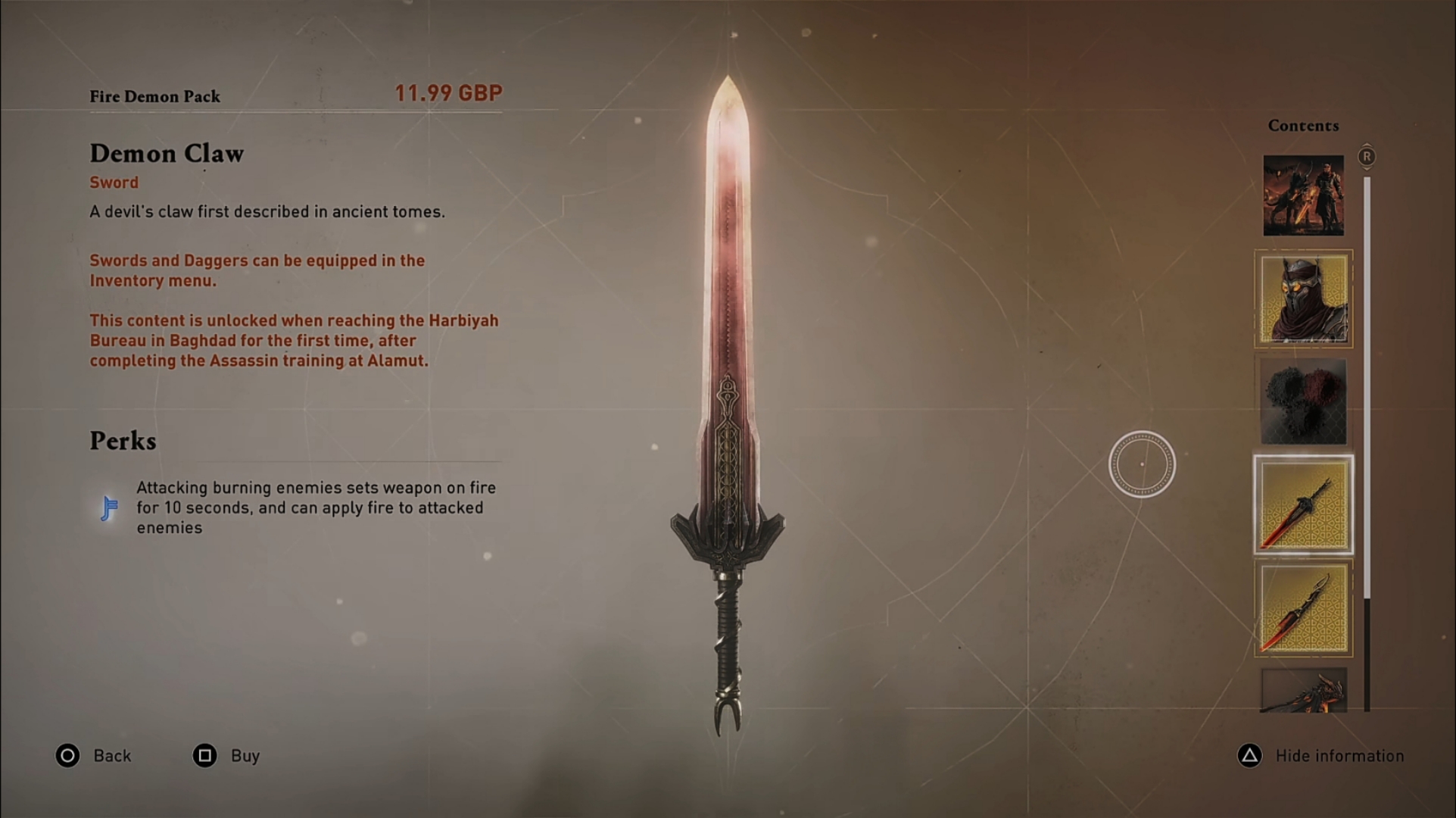Click the circle button icon beside Back

click(x=67, y=755)
